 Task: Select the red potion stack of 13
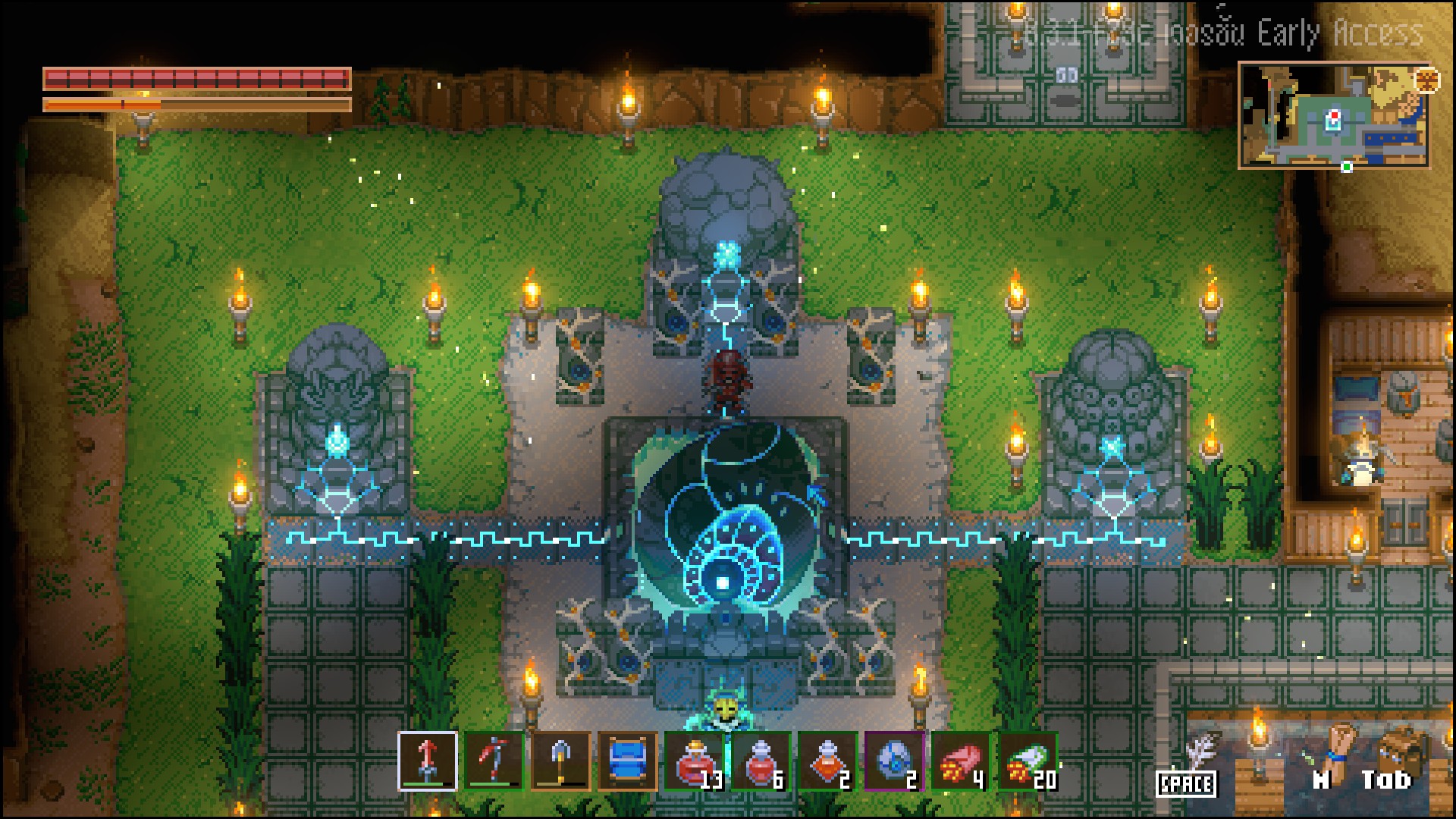tap(694, 761)
